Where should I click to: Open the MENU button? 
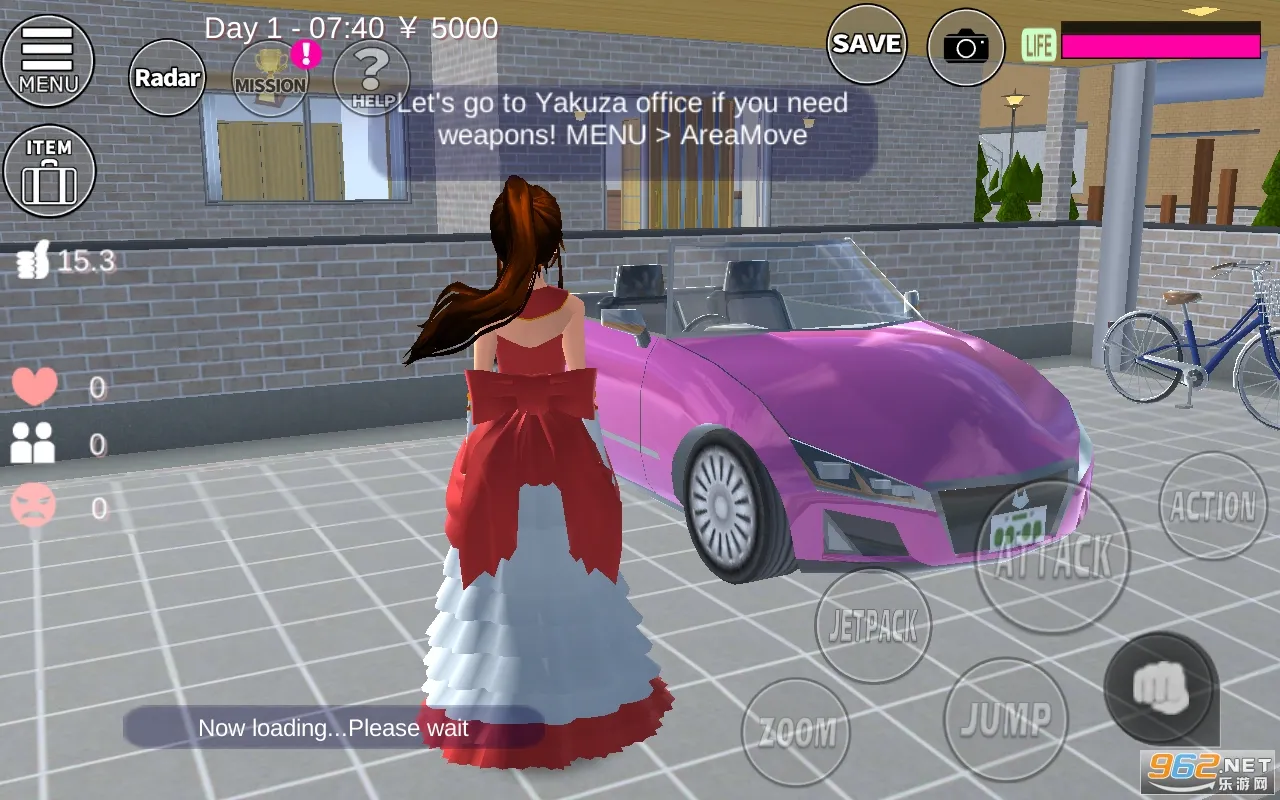(47, 60)
